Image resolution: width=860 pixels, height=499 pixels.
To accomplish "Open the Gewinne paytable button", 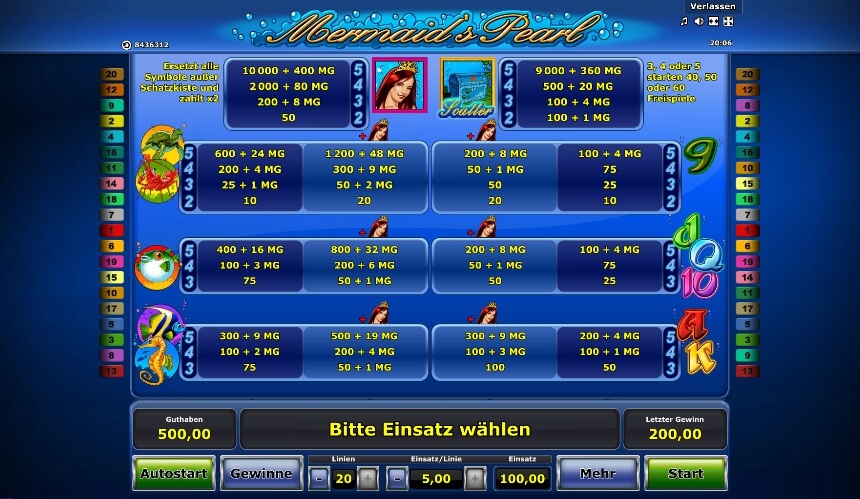I will pyautogui.click(x=261, y=474).
